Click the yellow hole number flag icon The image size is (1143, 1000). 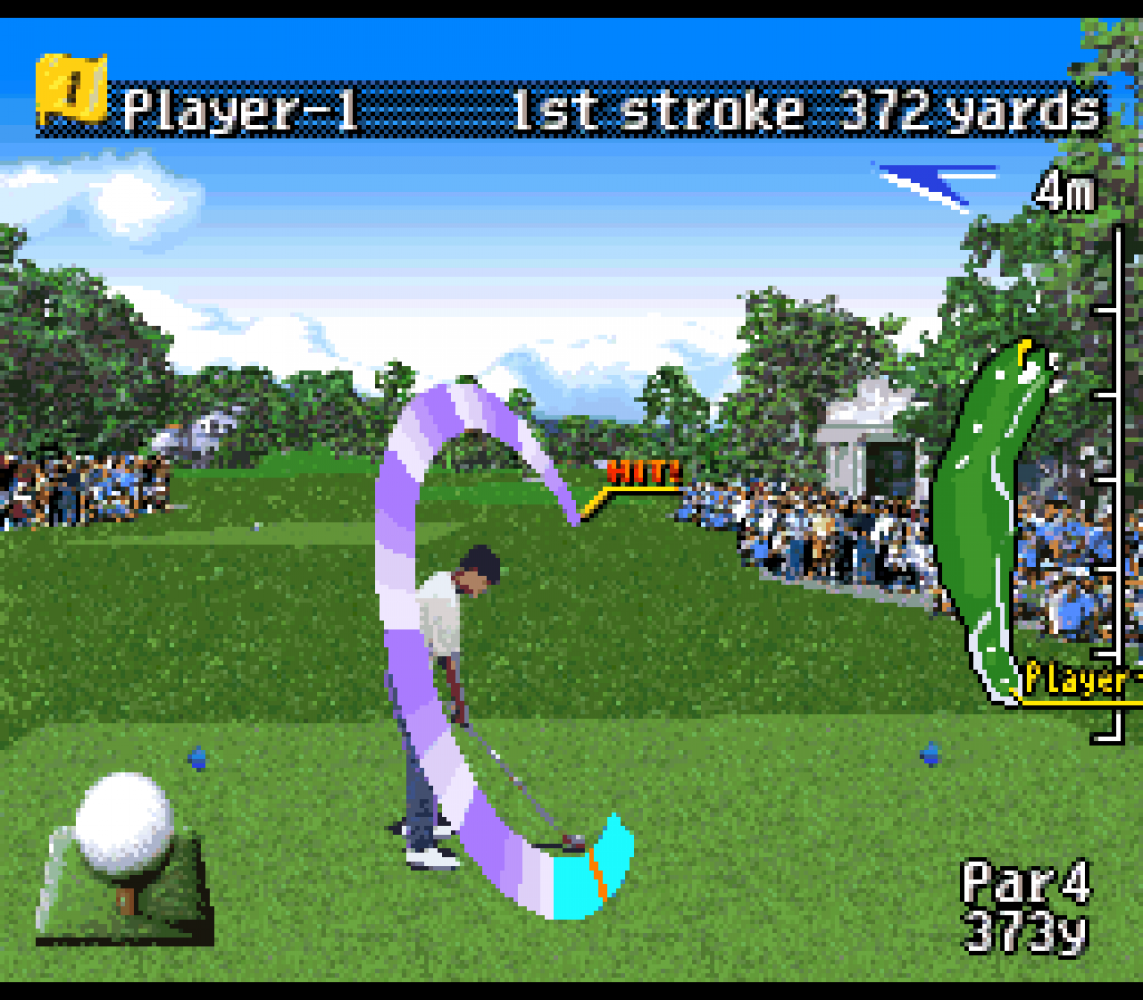pos(70,90)
